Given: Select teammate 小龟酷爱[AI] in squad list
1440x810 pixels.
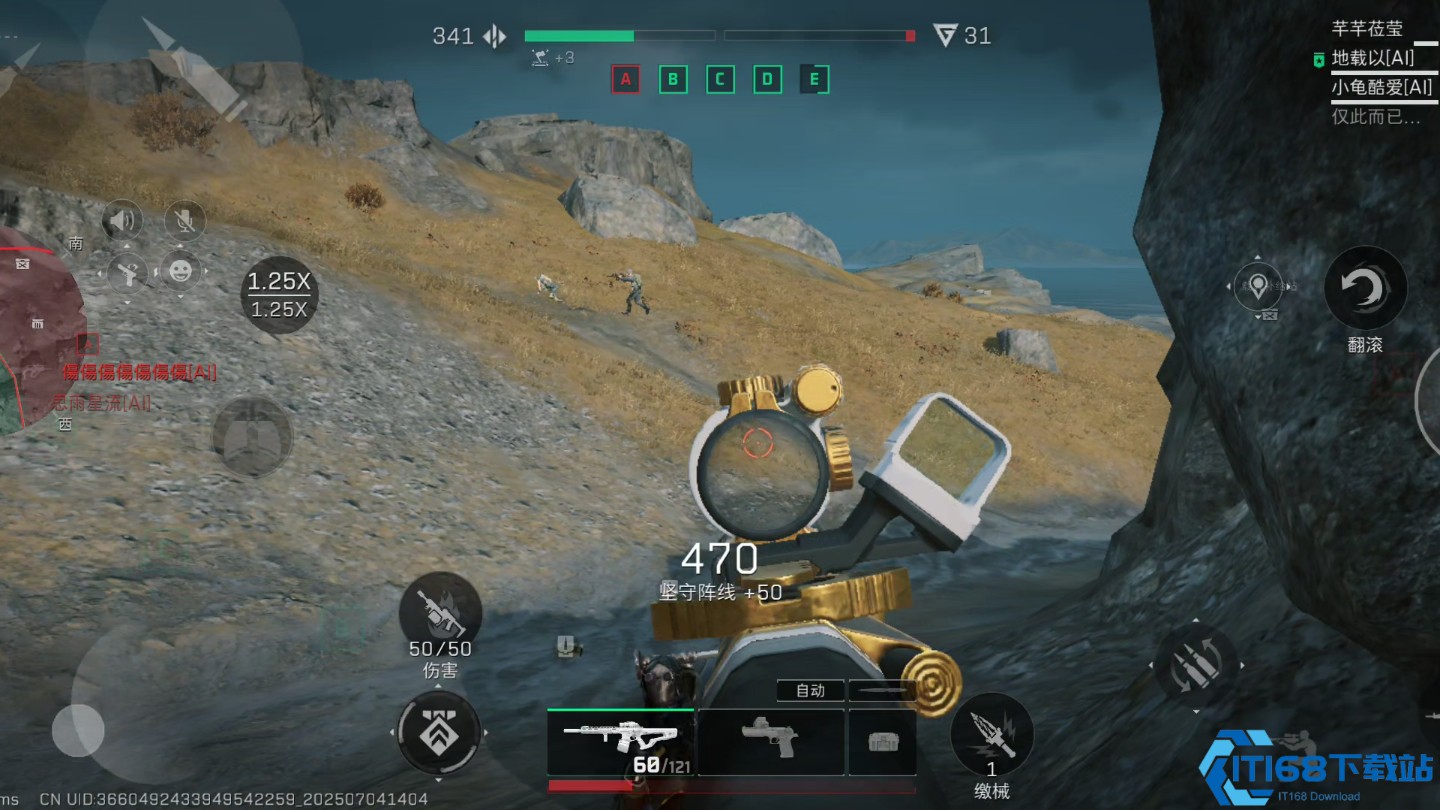Looking at the screenshot, I should [x=1381, y=88].
